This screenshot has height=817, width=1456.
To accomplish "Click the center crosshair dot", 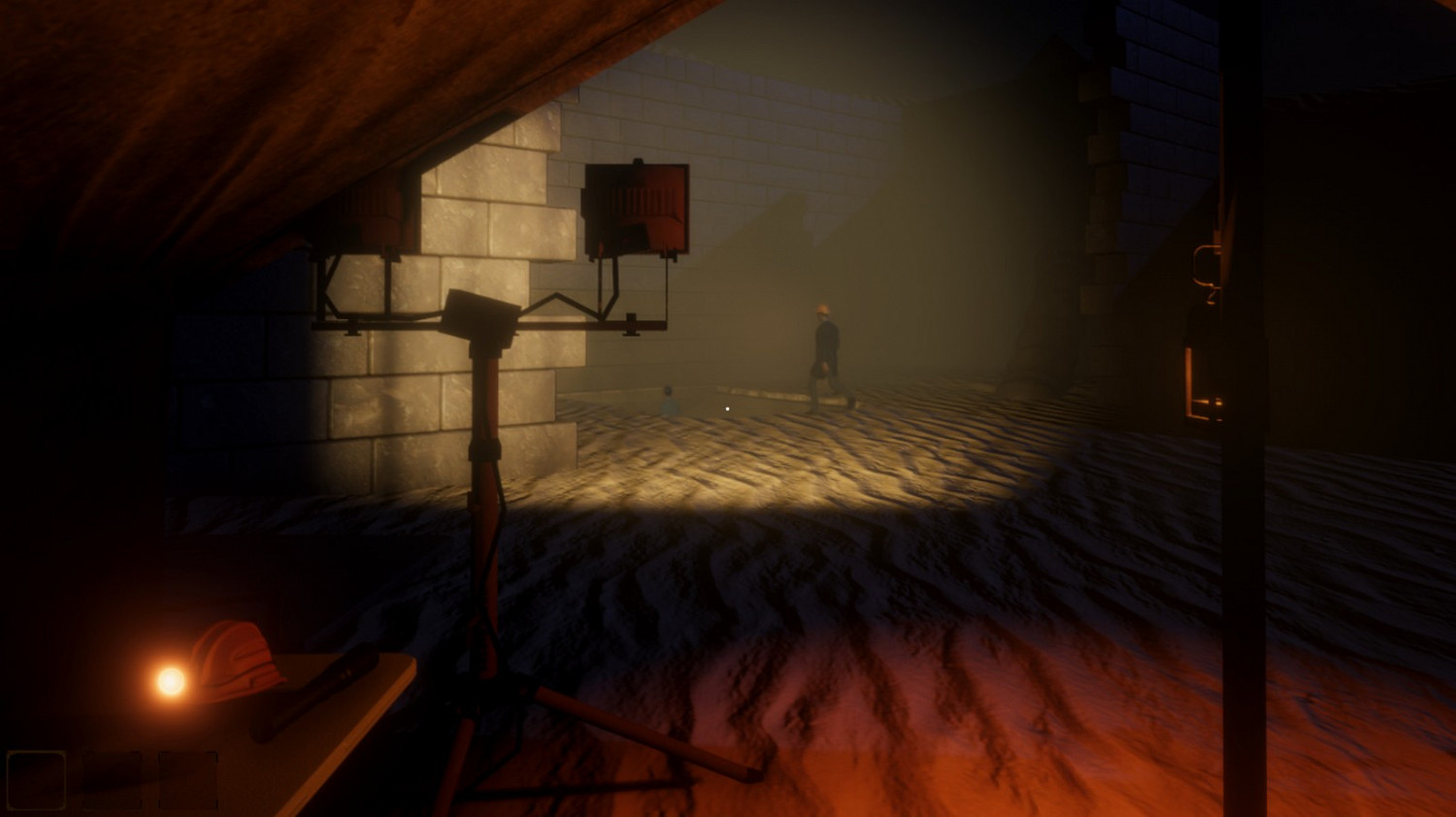I will [x=728, y=408].
